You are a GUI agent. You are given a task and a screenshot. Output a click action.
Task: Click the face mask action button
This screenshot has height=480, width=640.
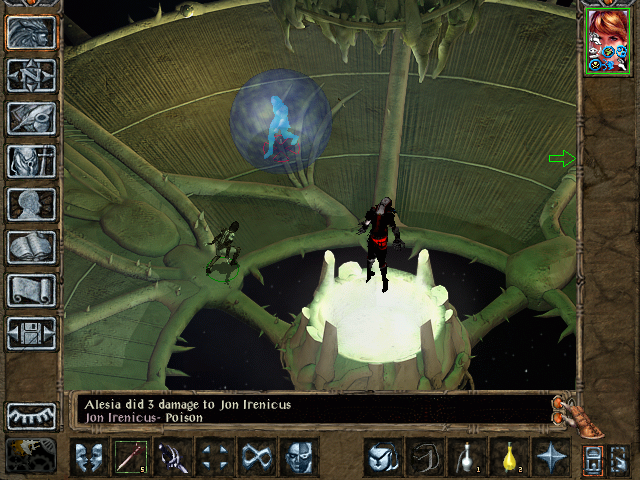[299, 458]
